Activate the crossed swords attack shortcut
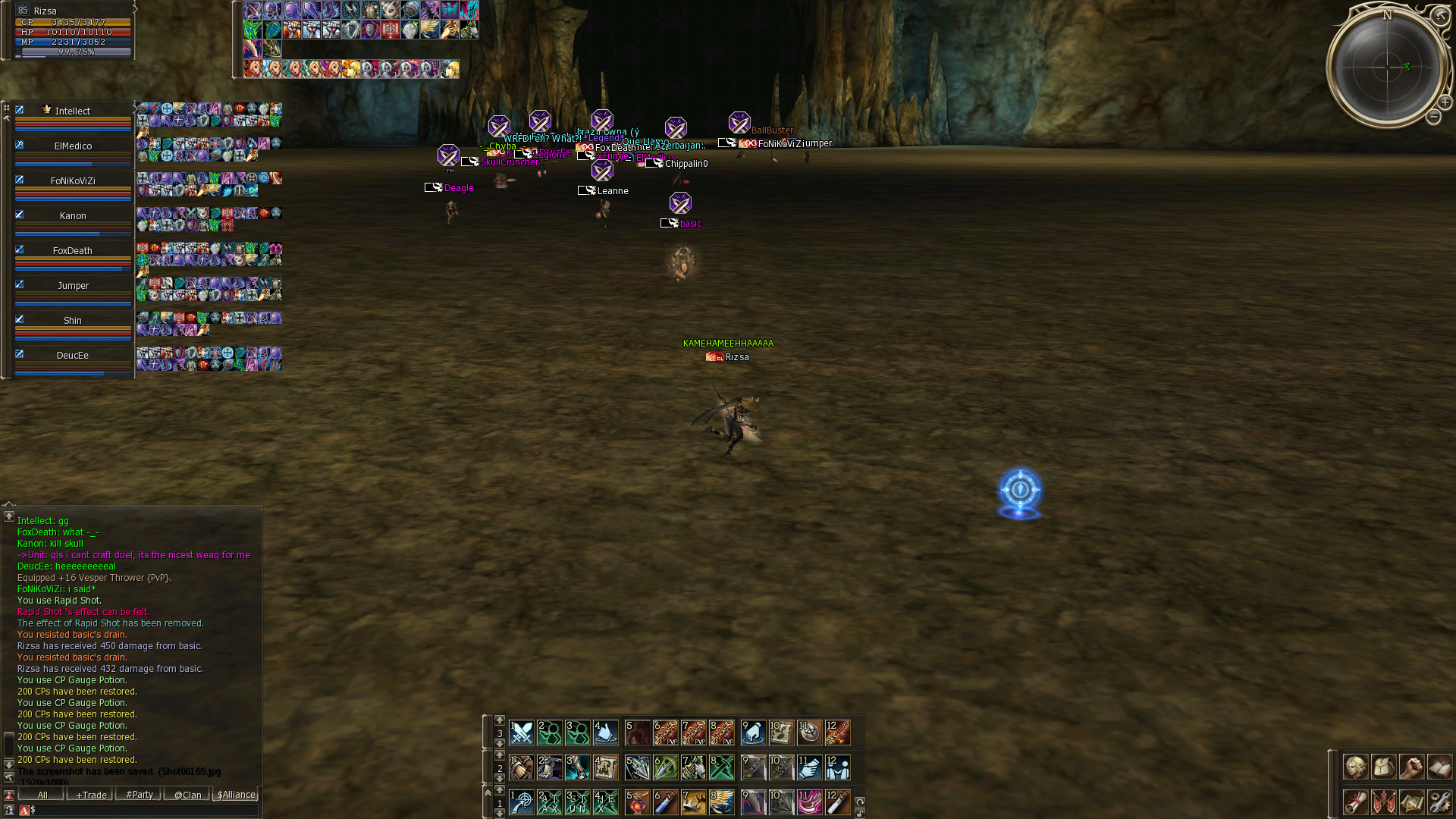1456x819 pixels. tap(522, 733)
